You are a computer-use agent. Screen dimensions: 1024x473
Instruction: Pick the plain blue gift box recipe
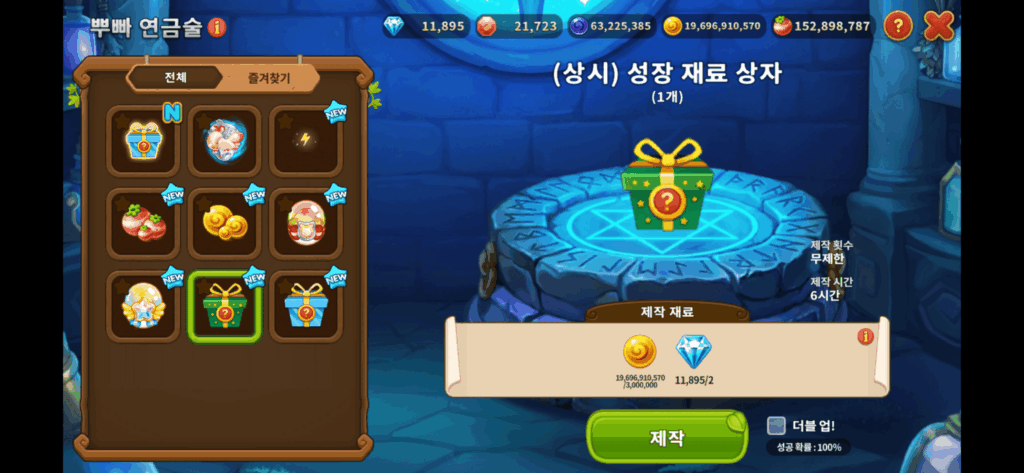coord(306,306)
